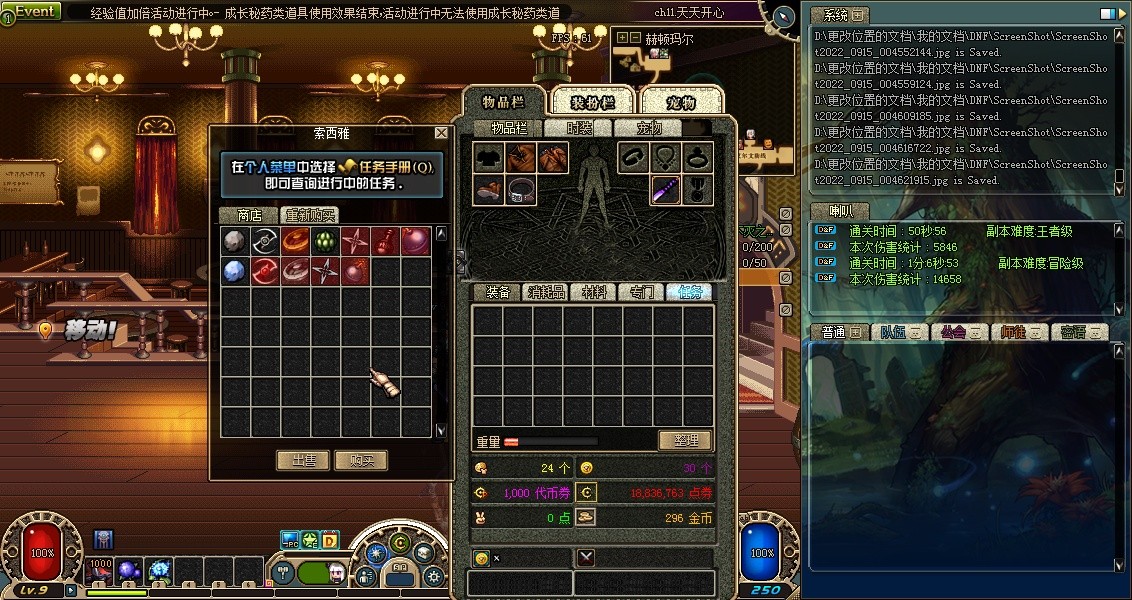This screenshot has height=600, width=1132.
Task: Switch to the 材料 materials tab
Action: coord(594,292)
